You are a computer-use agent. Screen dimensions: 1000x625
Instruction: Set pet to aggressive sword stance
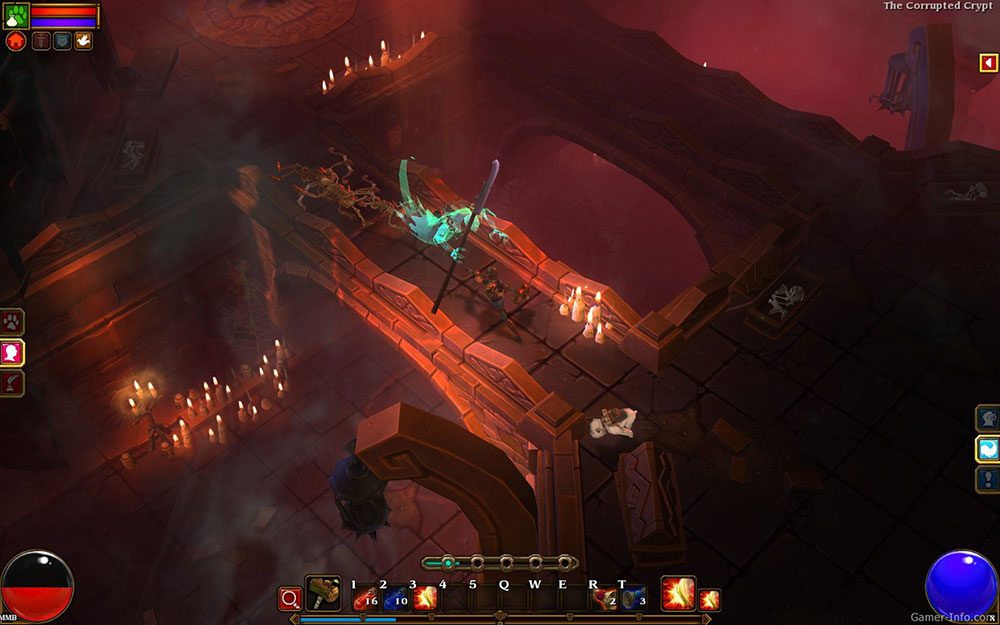(x=41, y=41)
